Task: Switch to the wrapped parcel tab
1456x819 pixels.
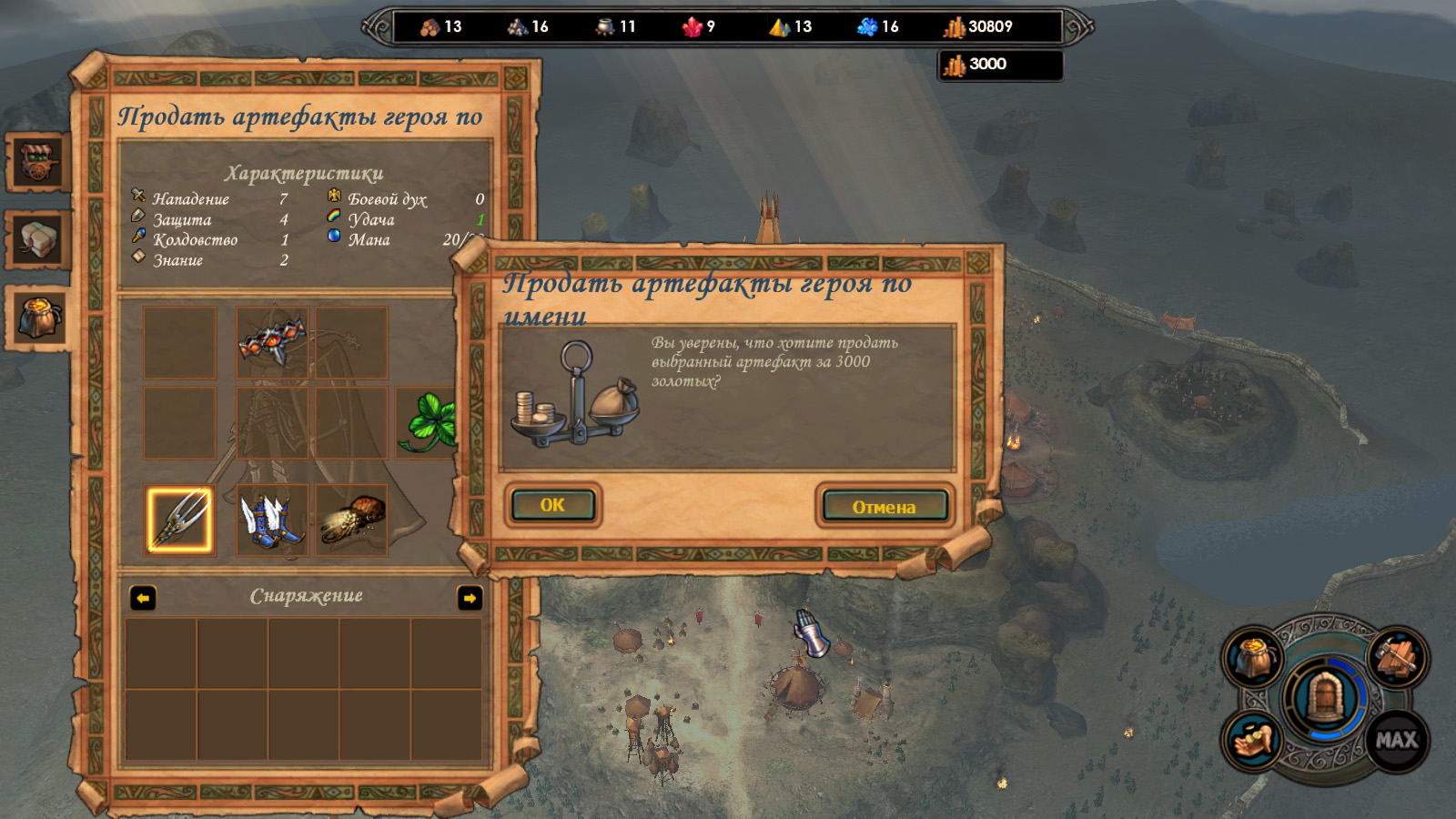Action: coord(38,240)
